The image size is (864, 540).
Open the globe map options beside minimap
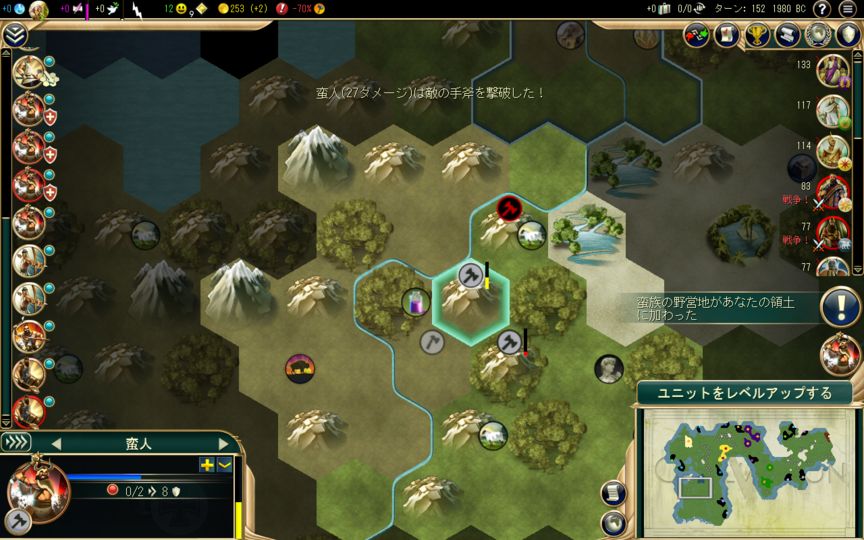pos(613,521)
